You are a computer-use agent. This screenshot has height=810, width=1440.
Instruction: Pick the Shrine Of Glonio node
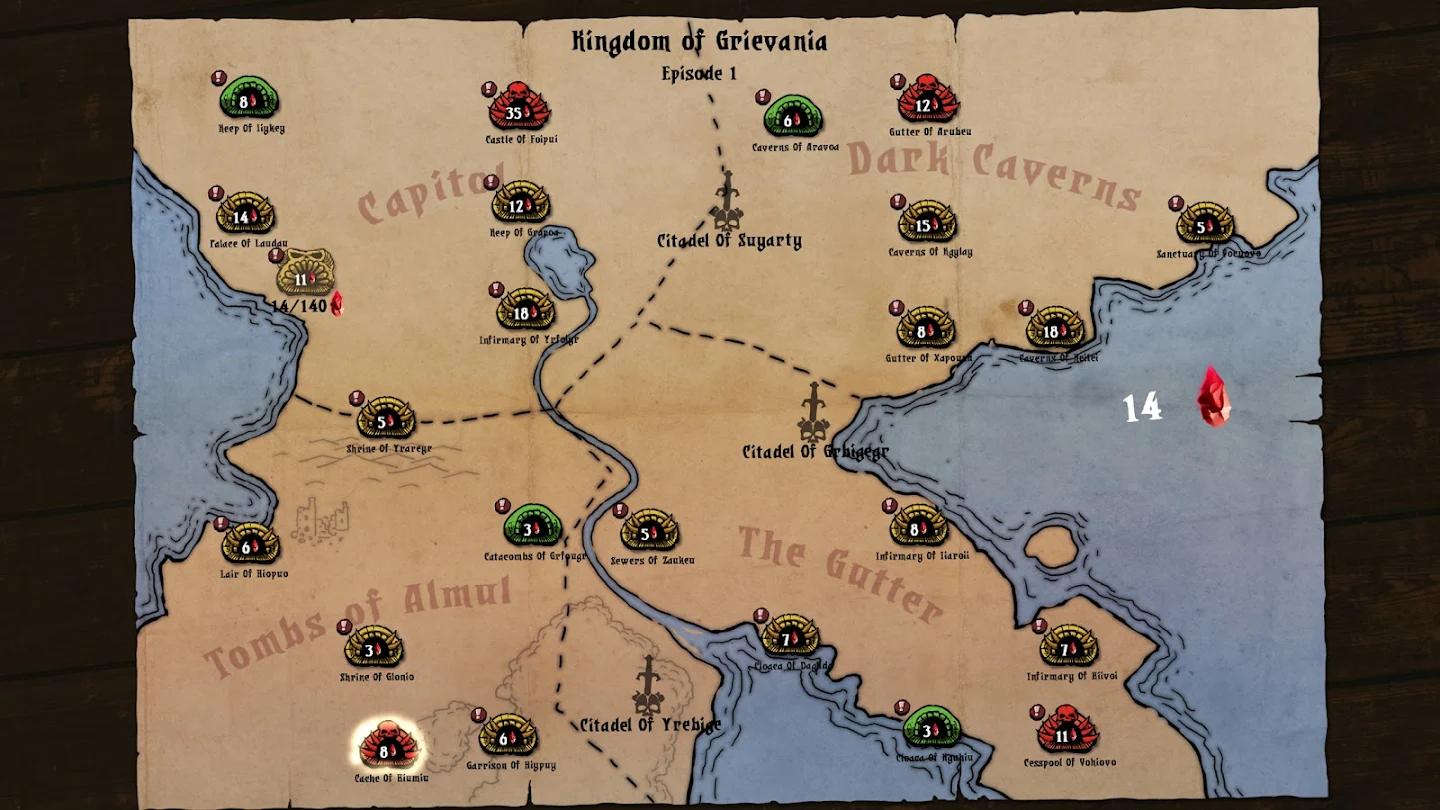(x=374, y=649)
